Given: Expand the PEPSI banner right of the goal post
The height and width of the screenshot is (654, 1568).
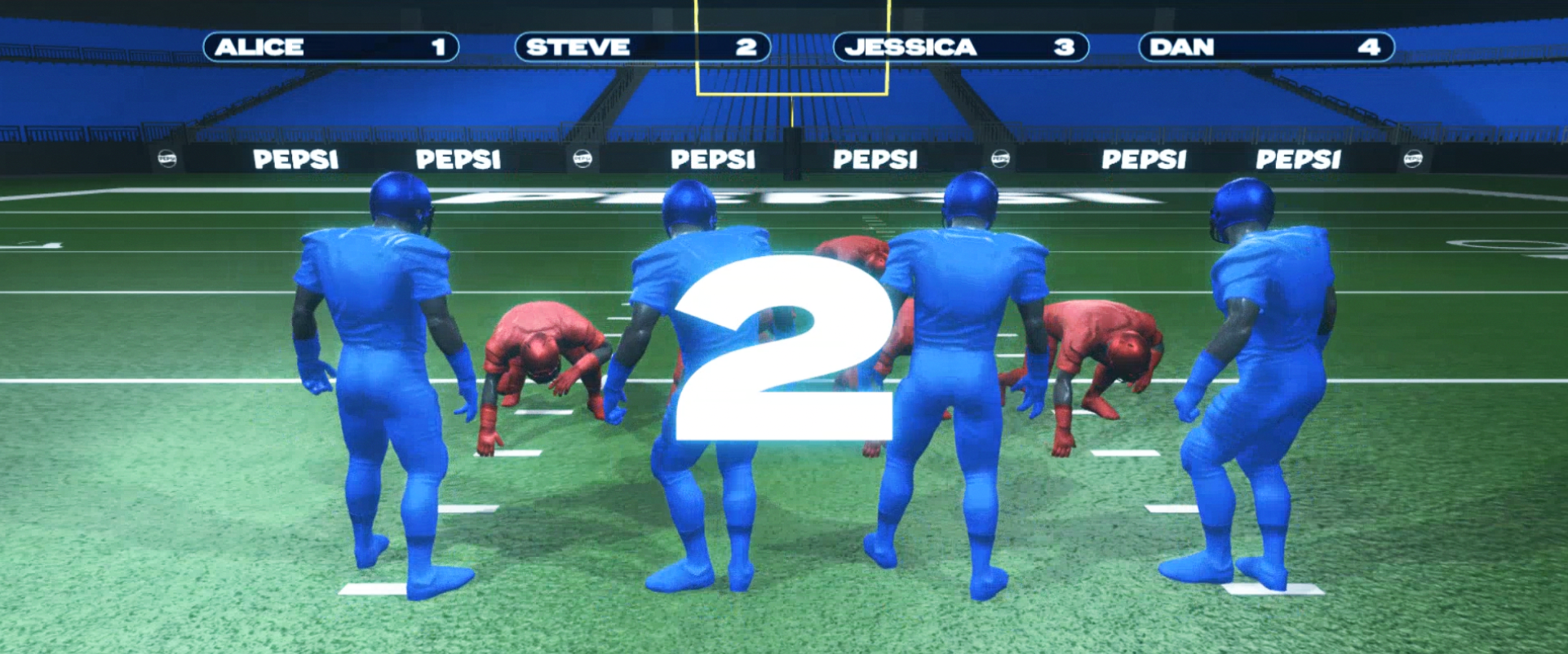Looking at the screenshot, I should pos(877,157).
